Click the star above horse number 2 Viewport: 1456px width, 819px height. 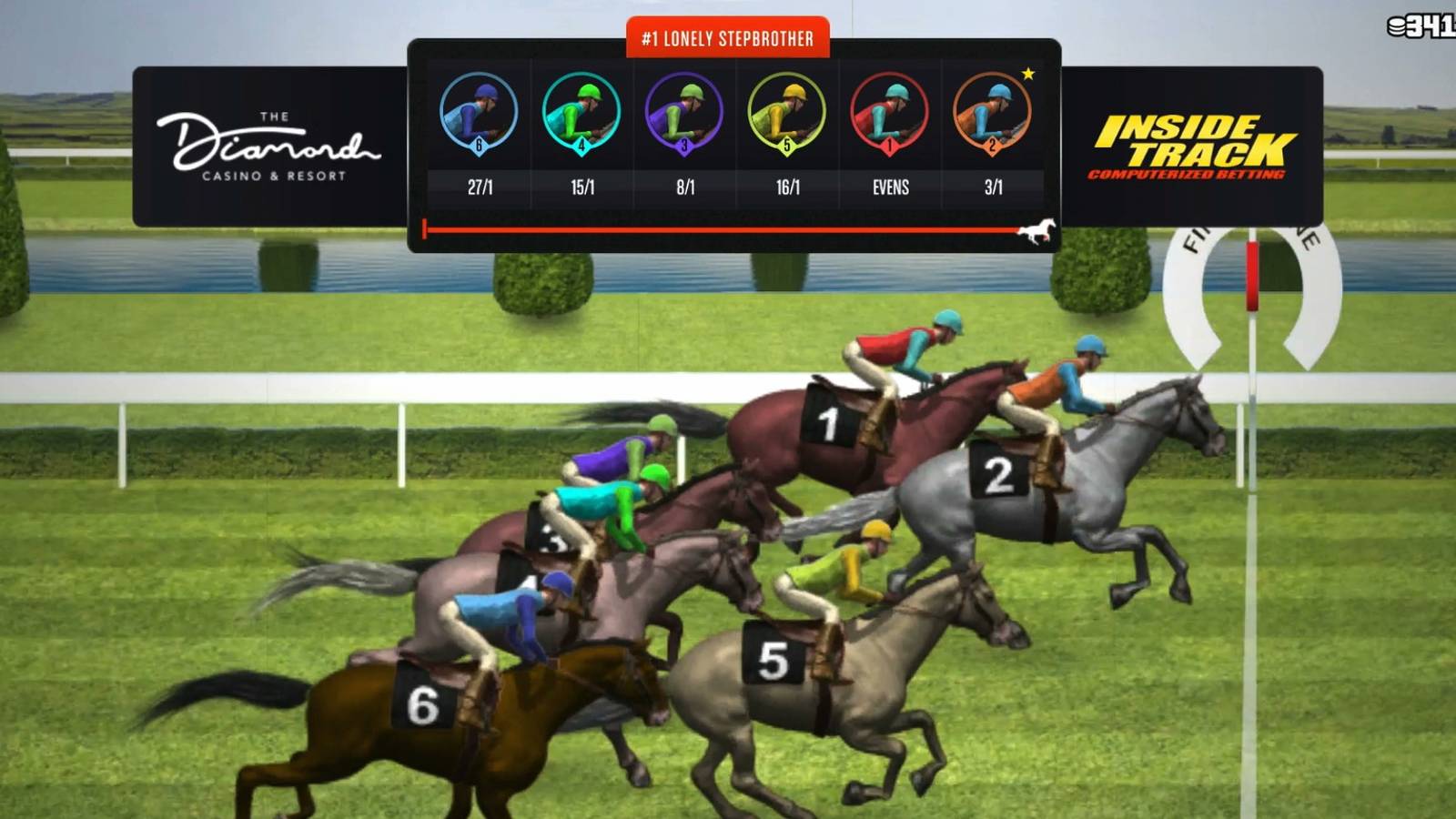1028,72
